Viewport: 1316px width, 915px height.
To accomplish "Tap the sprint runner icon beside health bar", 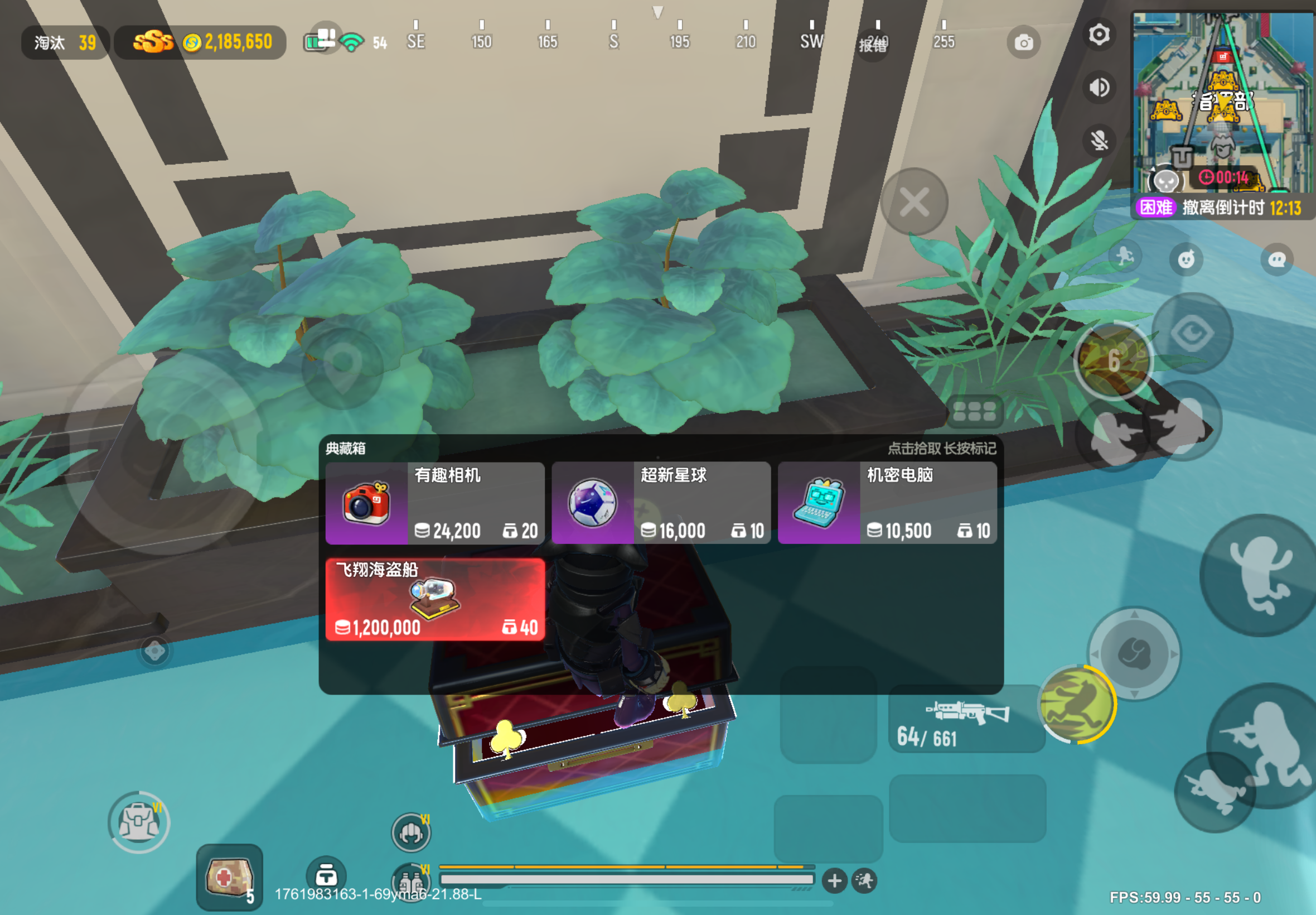I will 865,881.
